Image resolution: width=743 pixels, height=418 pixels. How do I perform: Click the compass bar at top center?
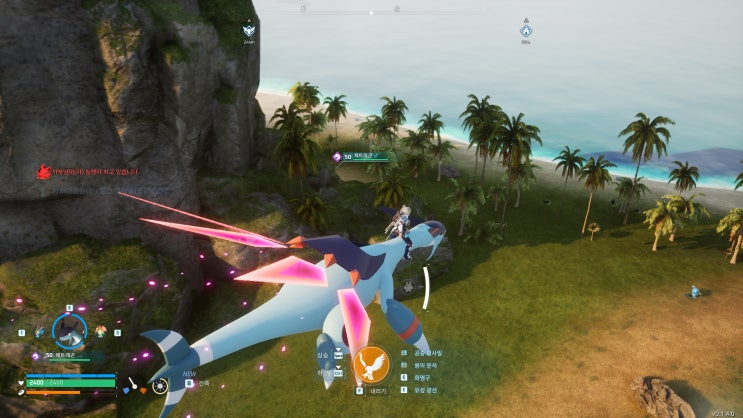[x=371, y=11]
